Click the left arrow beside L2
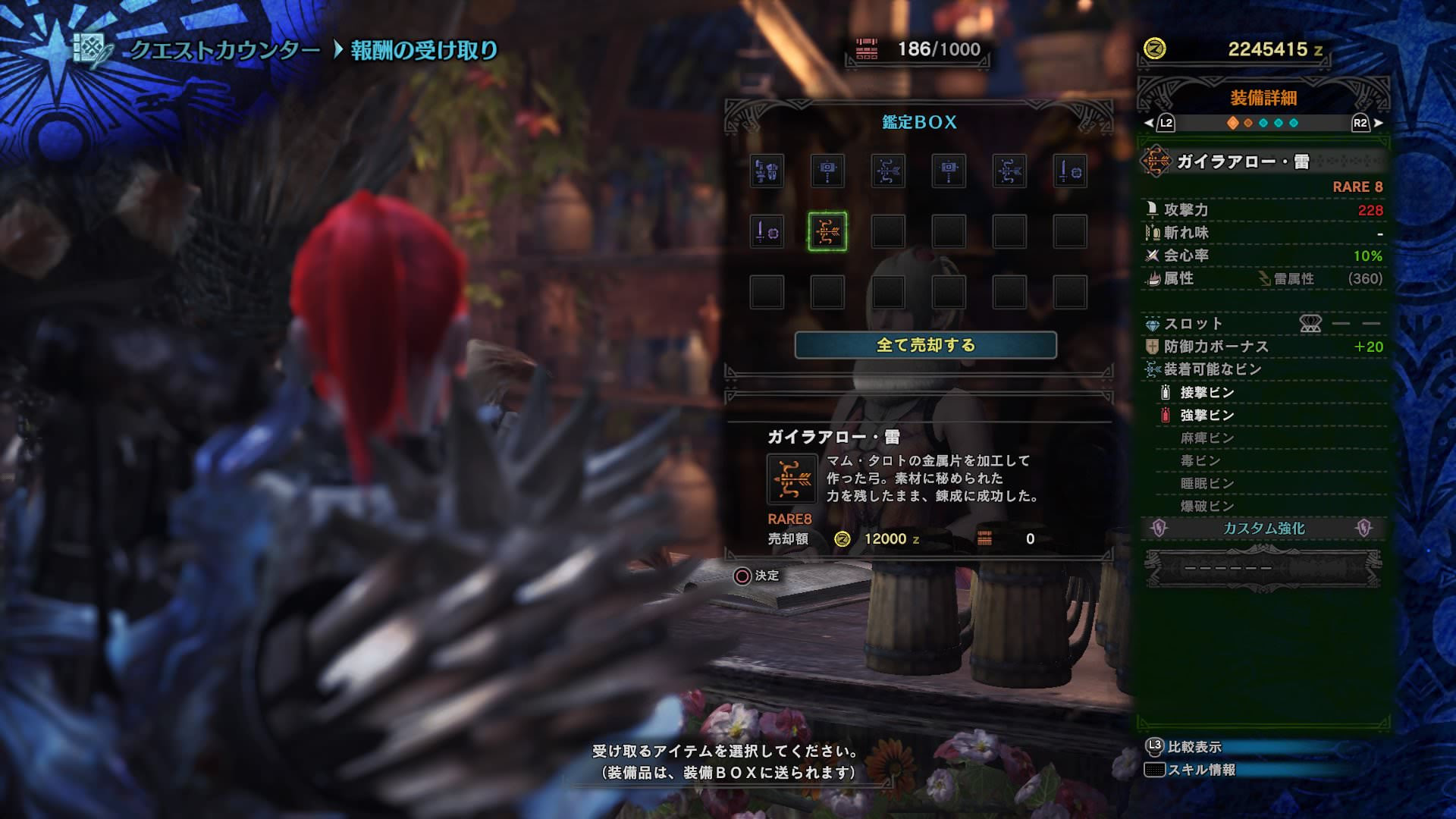The height and width of the screenshot is (819, 1456). click(1147, 122)
